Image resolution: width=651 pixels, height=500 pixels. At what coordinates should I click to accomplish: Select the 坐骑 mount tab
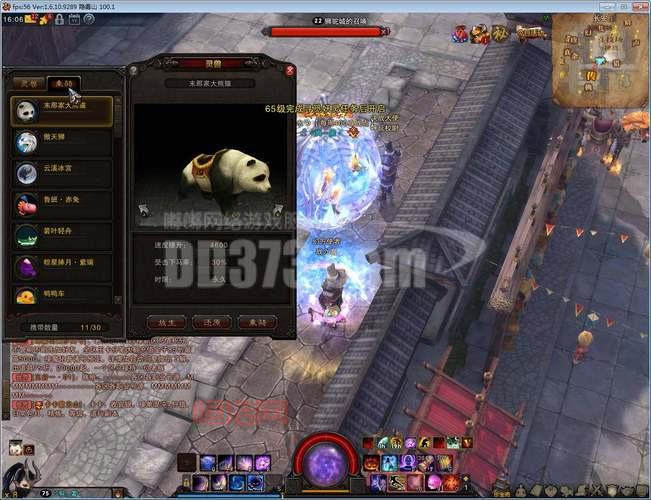(x=65, y=83)
